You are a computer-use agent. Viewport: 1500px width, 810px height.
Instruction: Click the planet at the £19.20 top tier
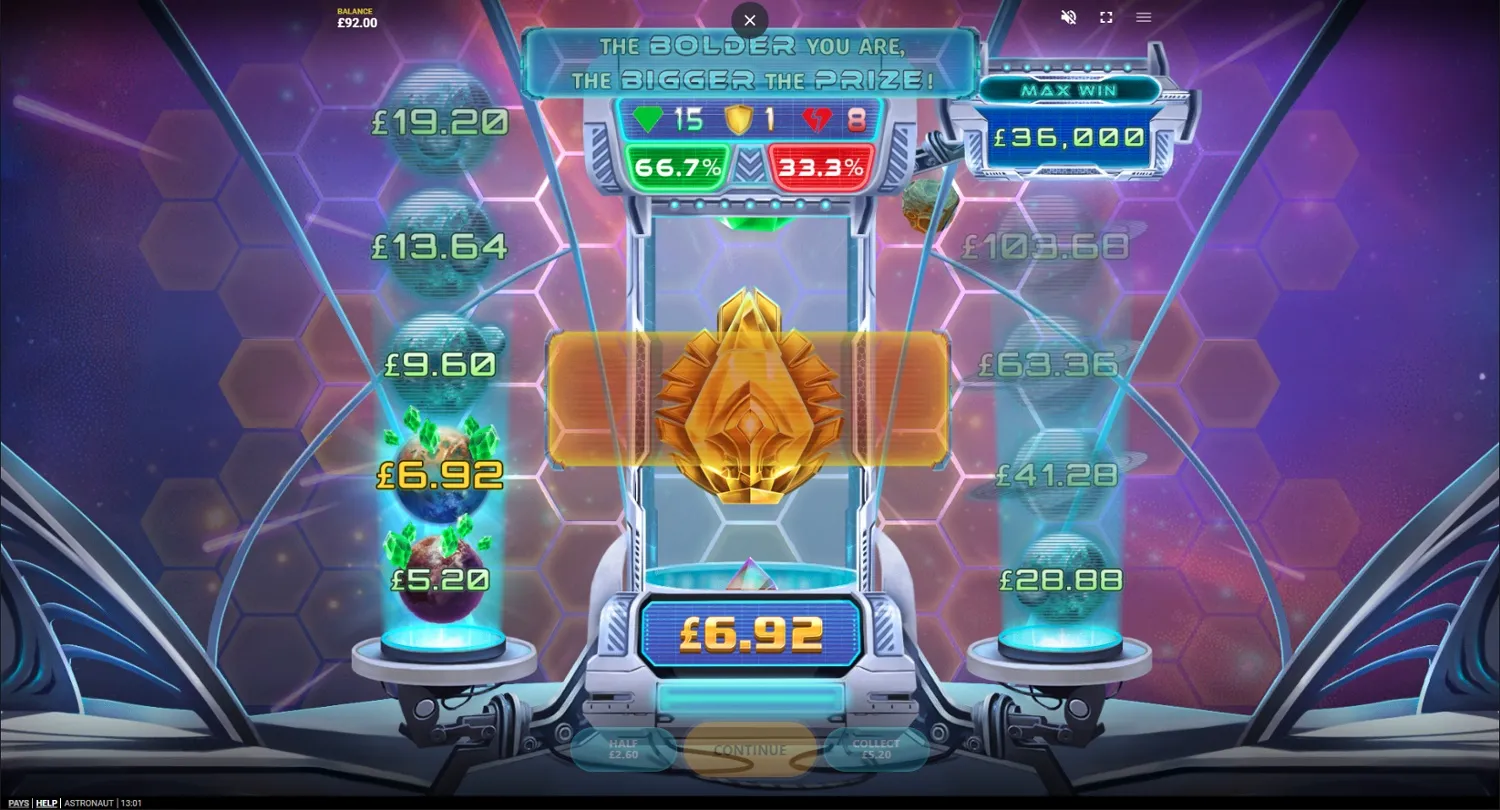tap(440, 120)
